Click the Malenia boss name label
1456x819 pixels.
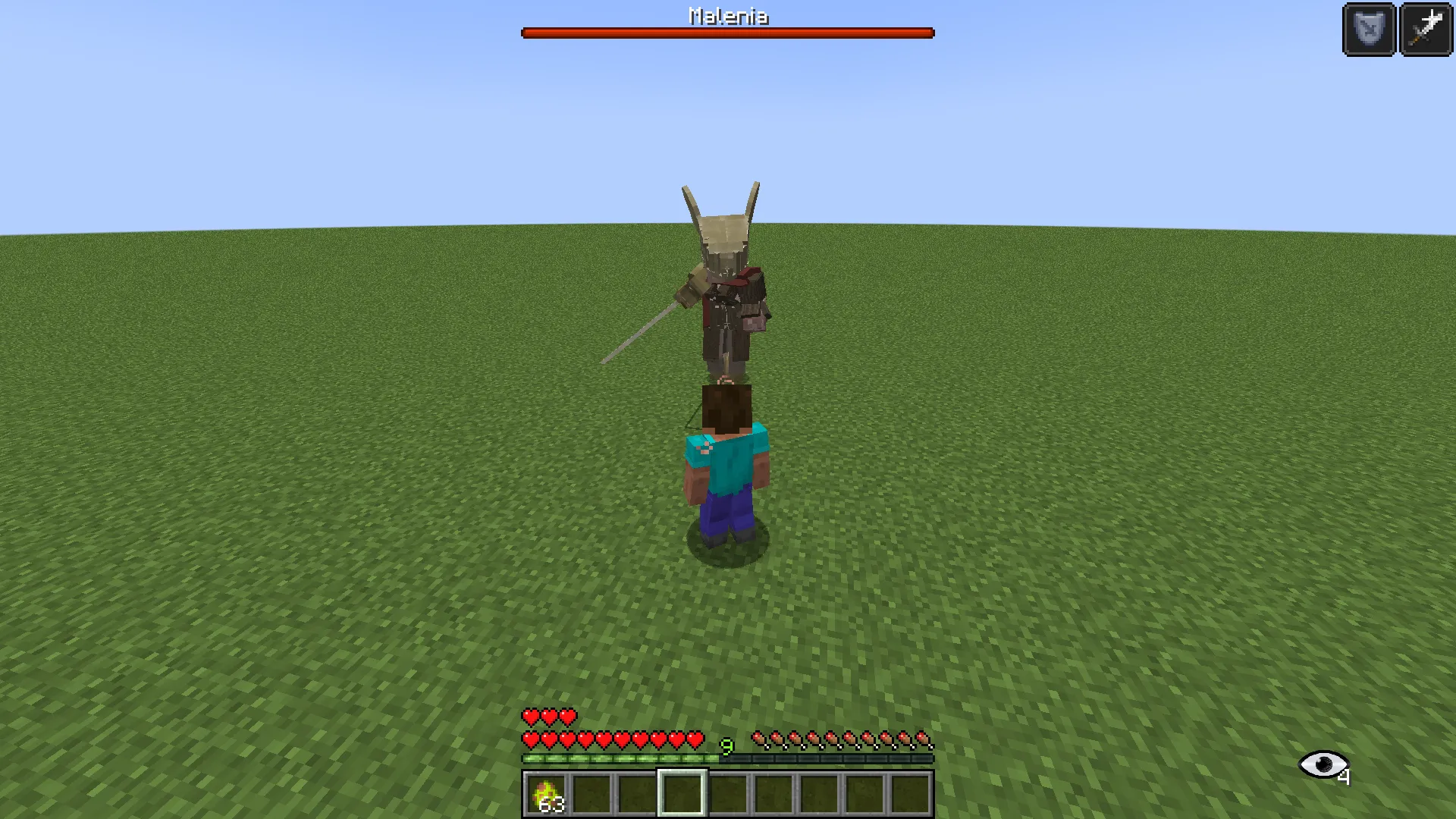(x=727, y=15)
